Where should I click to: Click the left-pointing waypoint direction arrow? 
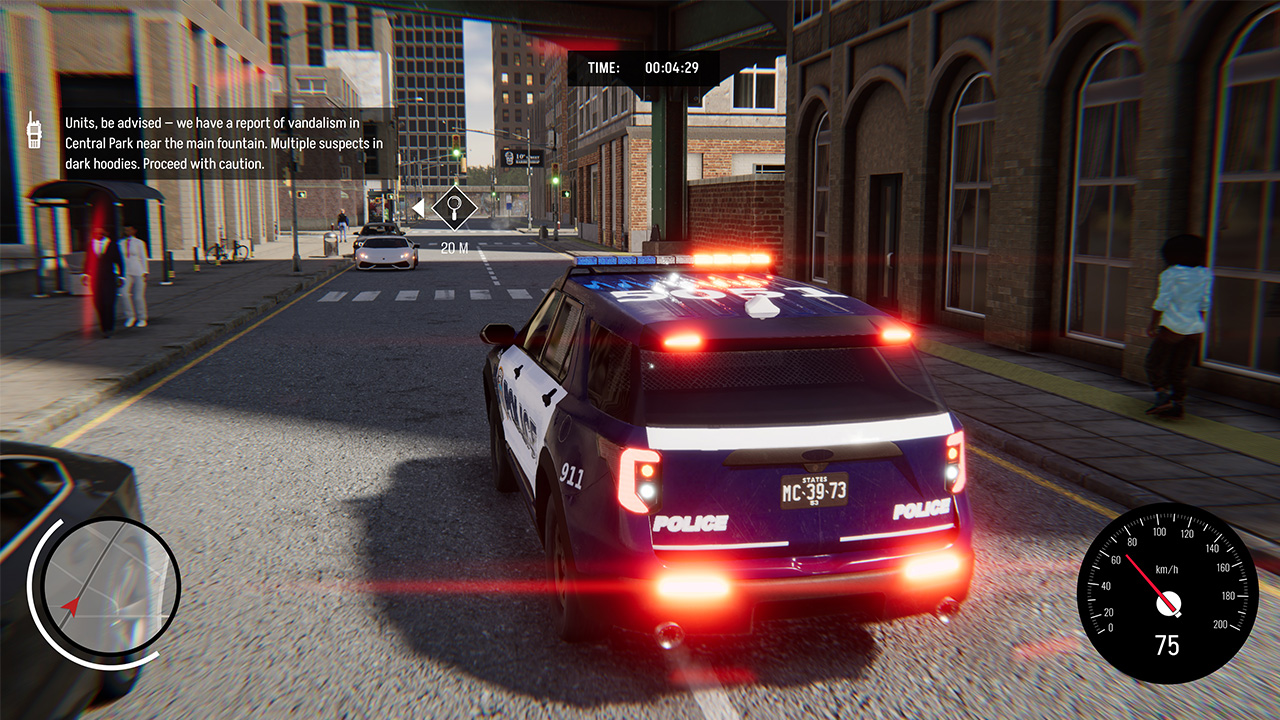[x=418, y=208]
